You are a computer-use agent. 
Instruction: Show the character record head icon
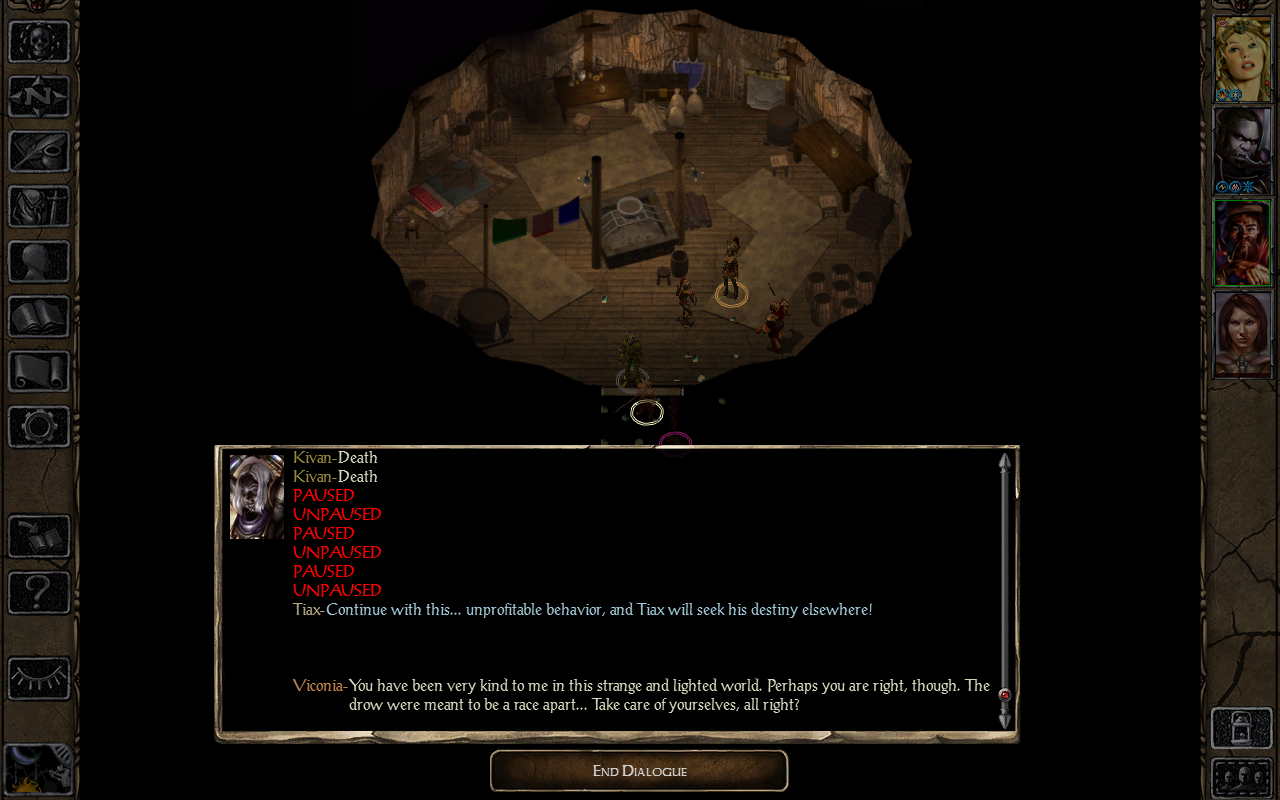(x=39, y=262)
